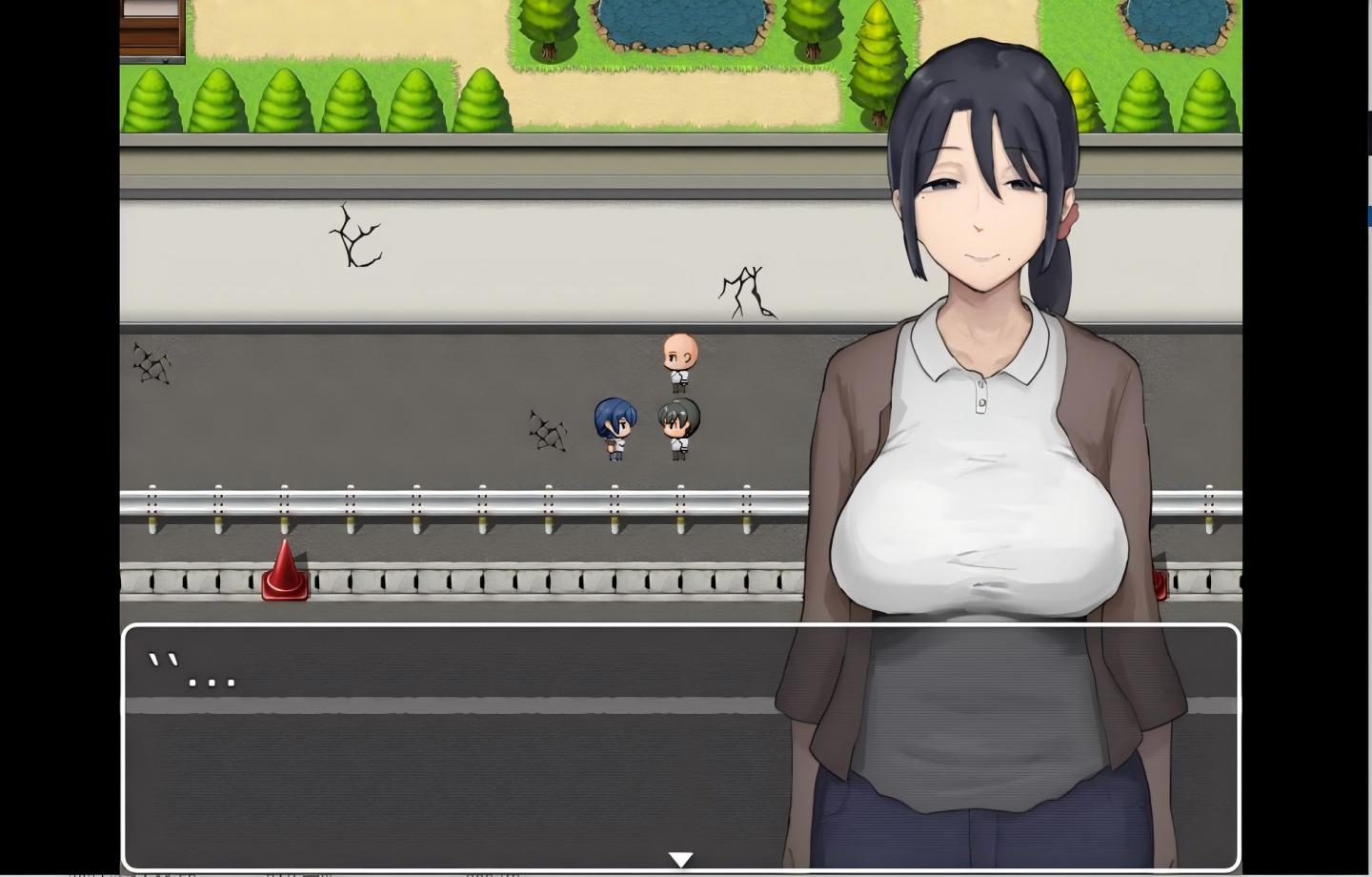Click the red traffic cone on the left
Image resolution: width=1372 pixels, height=877 pixels.
(283, 570)
